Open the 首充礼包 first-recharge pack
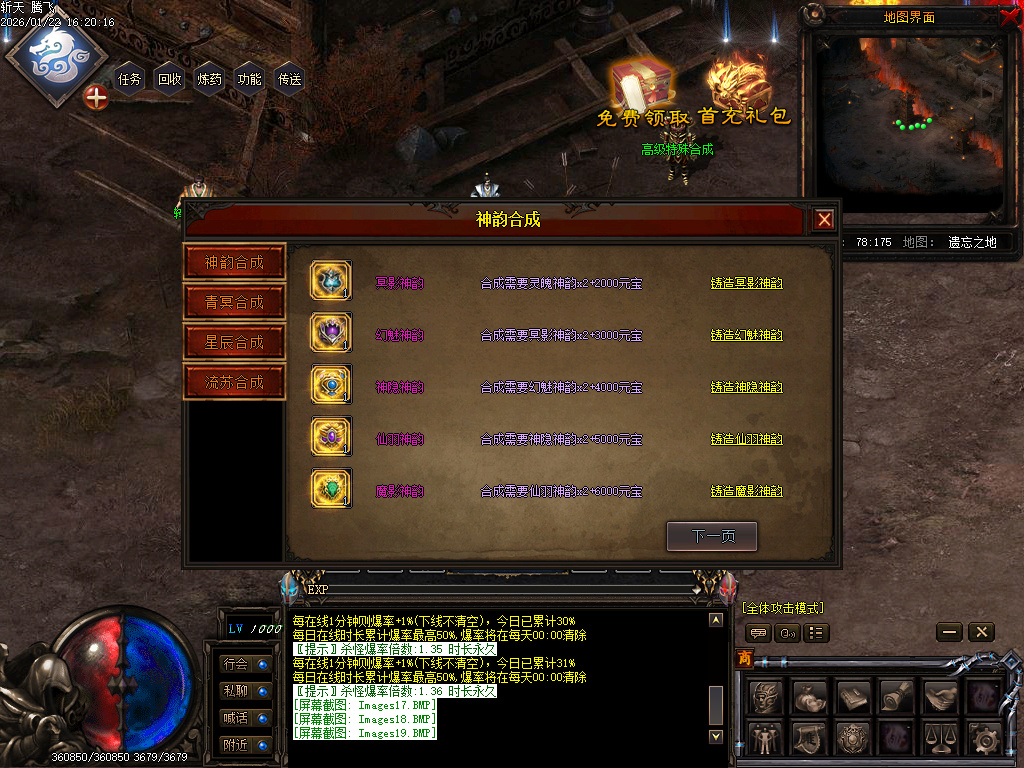This screenshot has width=1024, height=768. tap(742, 92)
